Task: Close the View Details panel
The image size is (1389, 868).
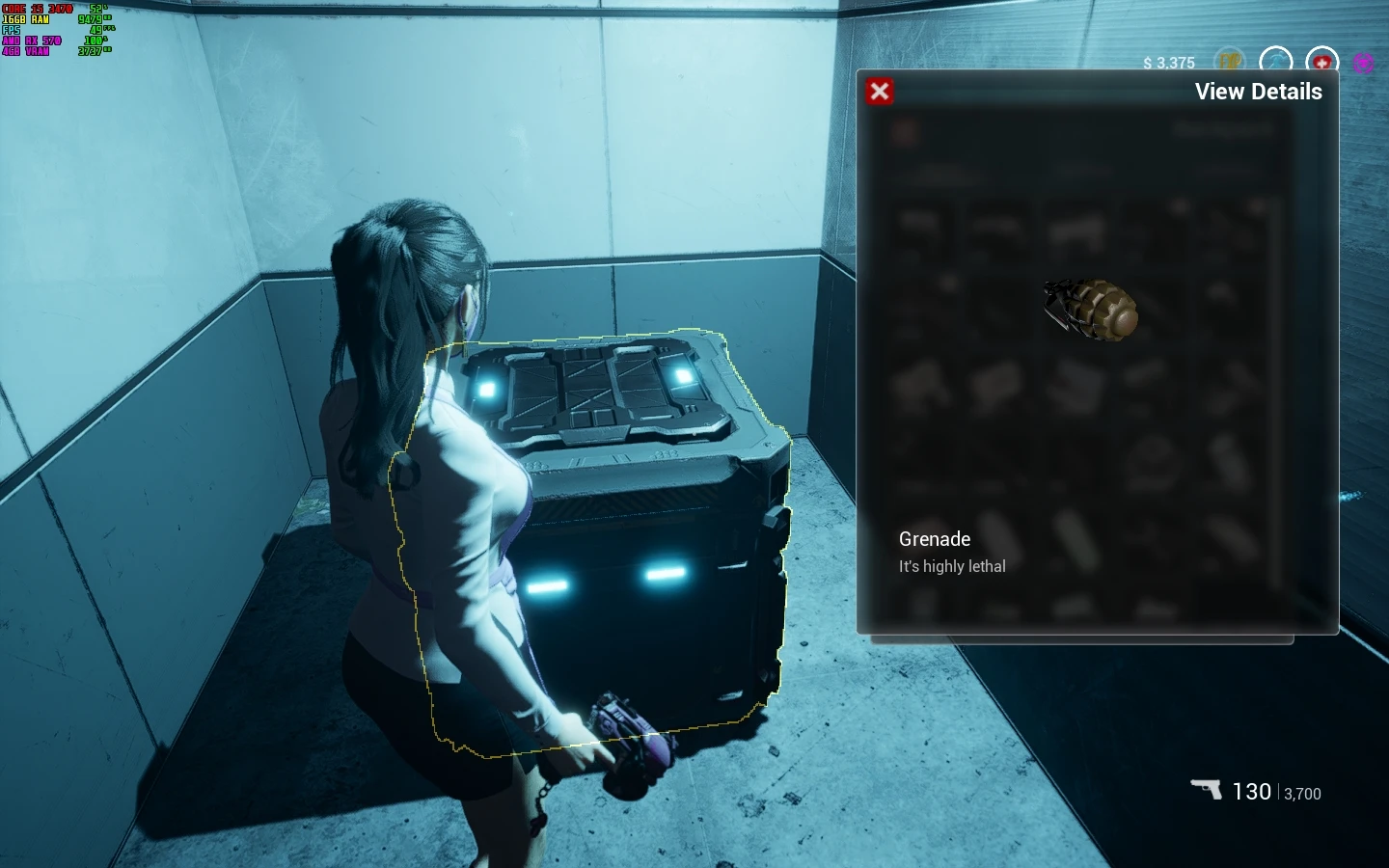Action: click(x=879, y=92)
